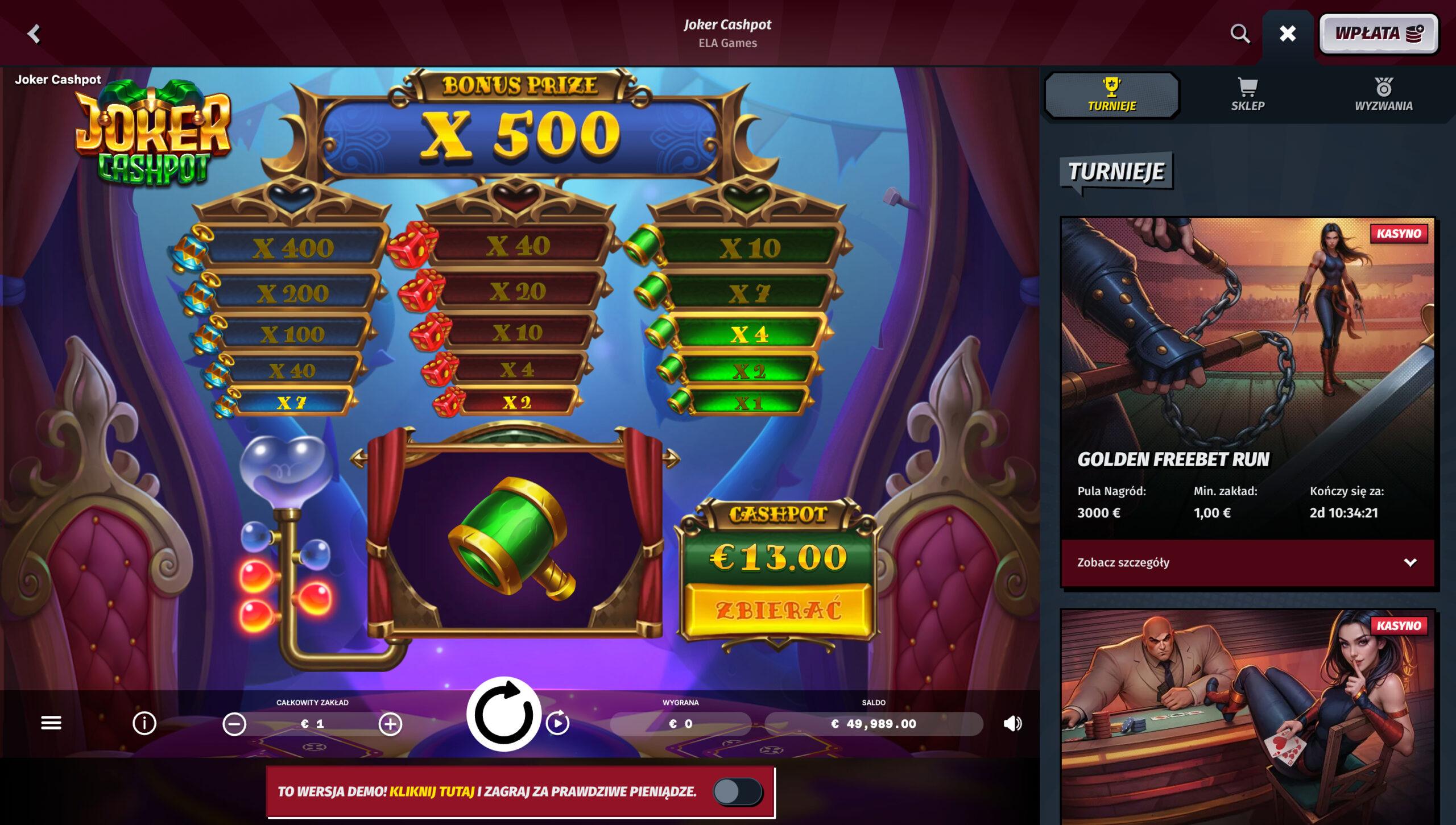Screen dimensions: 1456x825
Task: Open the back arrow at top left
Action: coord(34,34)
